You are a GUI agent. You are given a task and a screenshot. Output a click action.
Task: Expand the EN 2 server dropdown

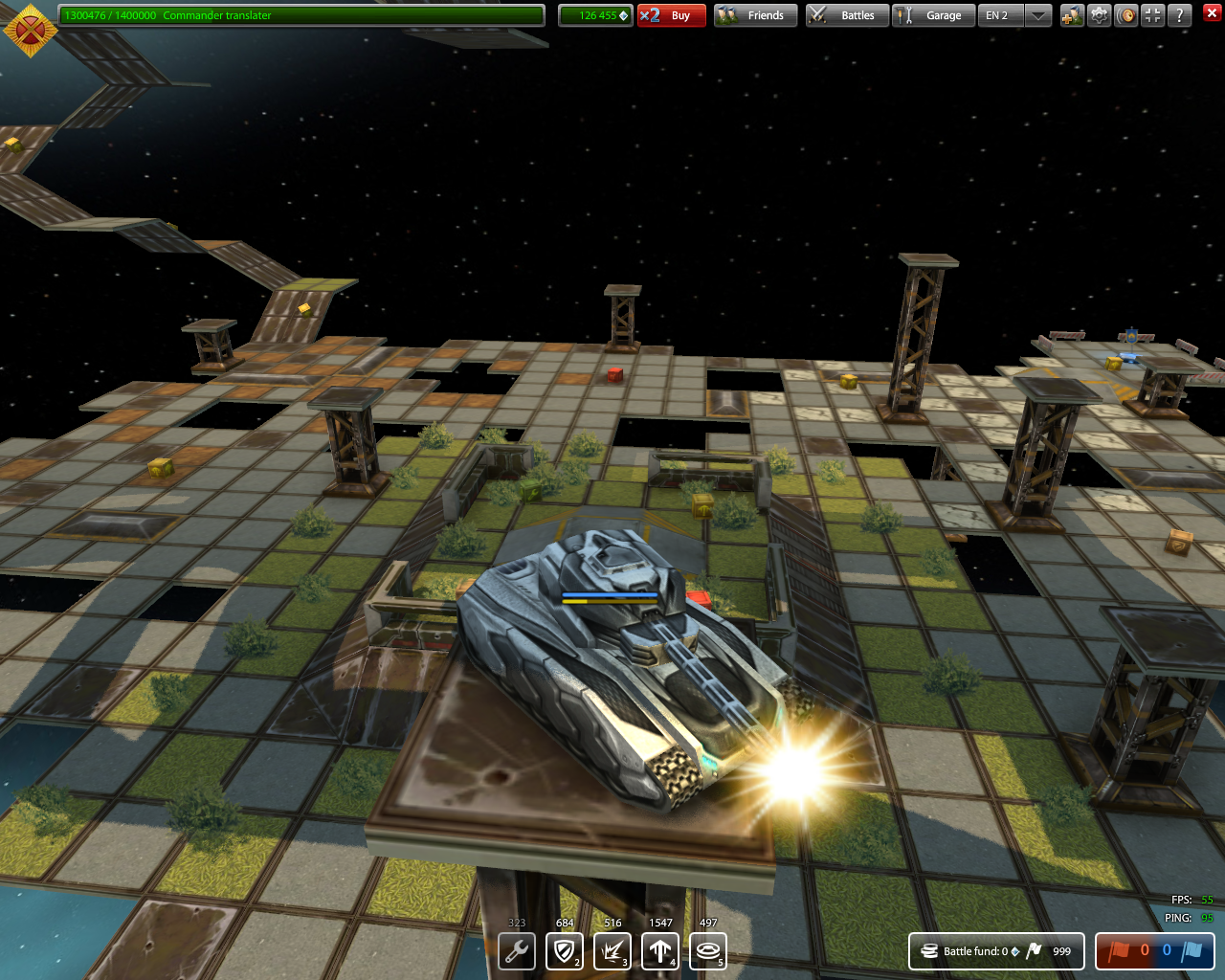tap(1038, 15)
